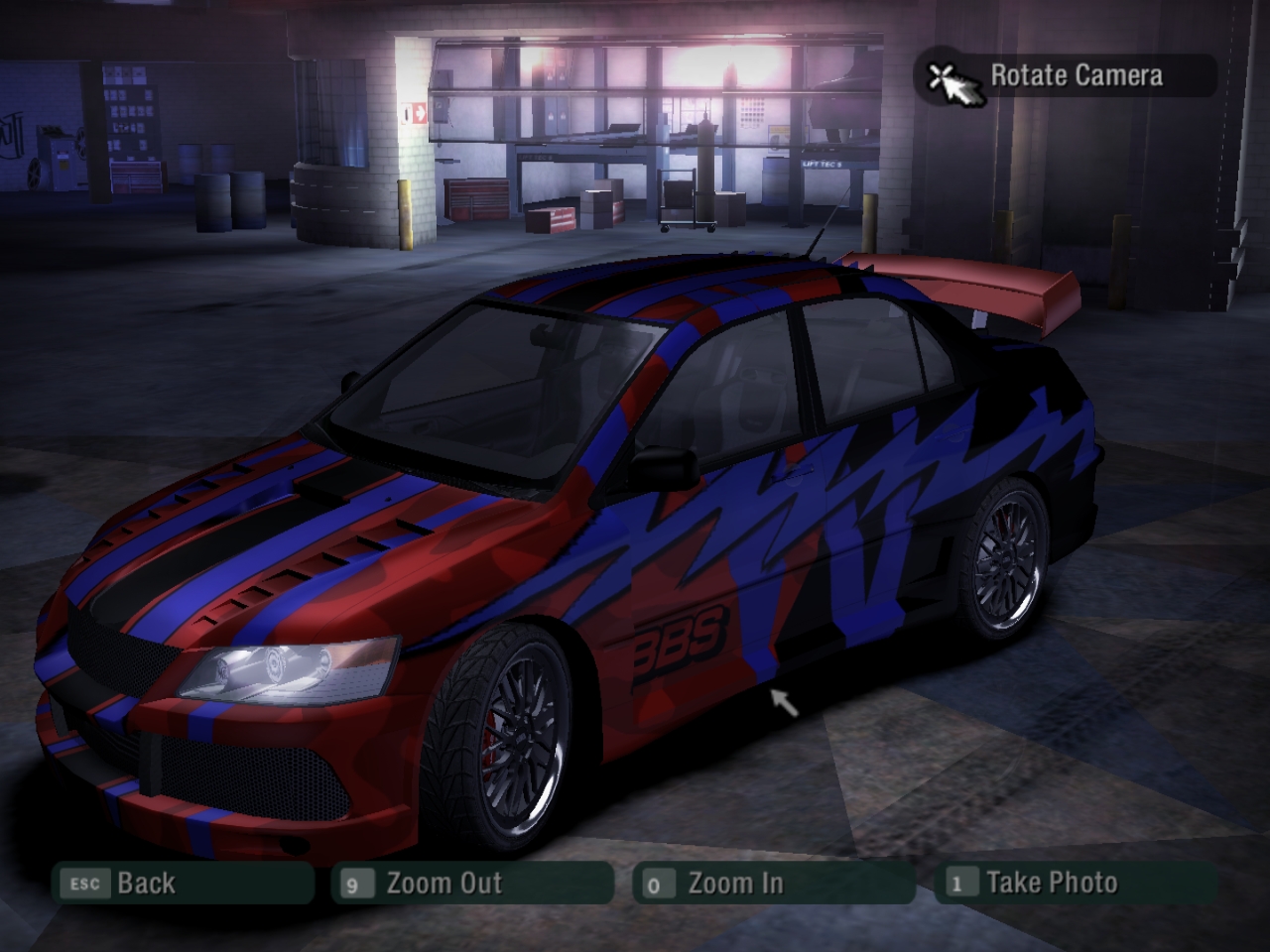Take a photo of the car

click(1076, 883)
